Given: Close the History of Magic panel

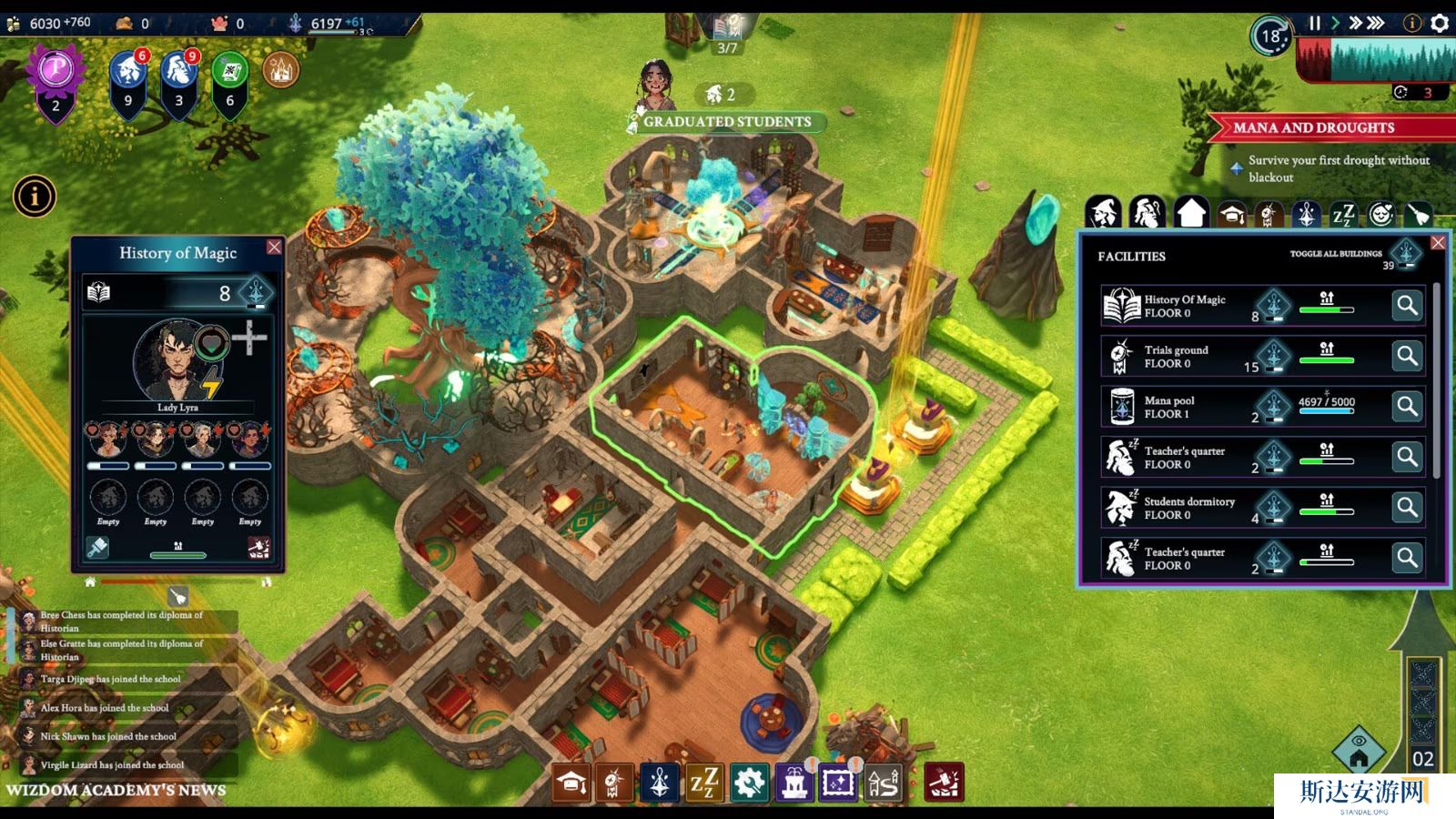Looking at the screenshot, I should (274, 248).
